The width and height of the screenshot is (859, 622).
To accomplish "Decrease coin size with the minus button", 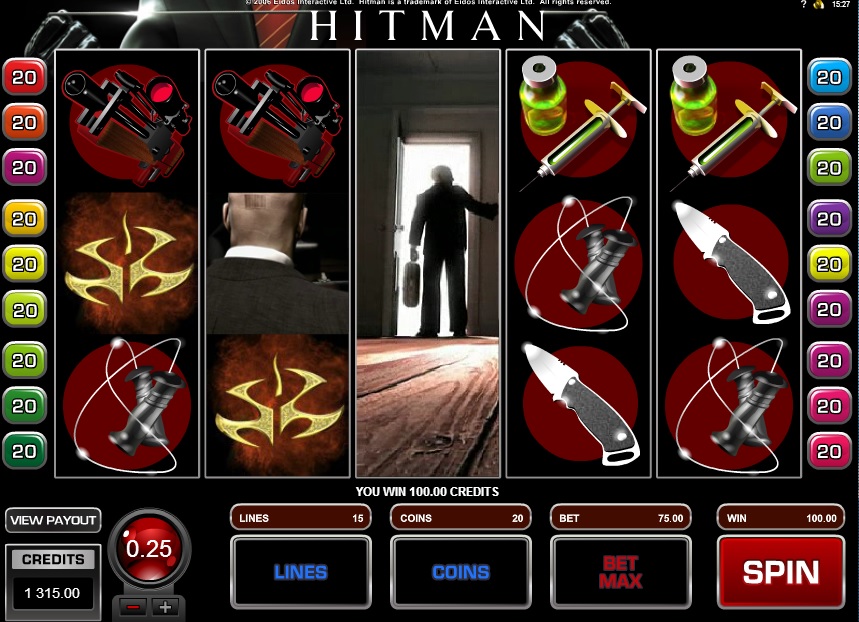I will tap(131, 606).
